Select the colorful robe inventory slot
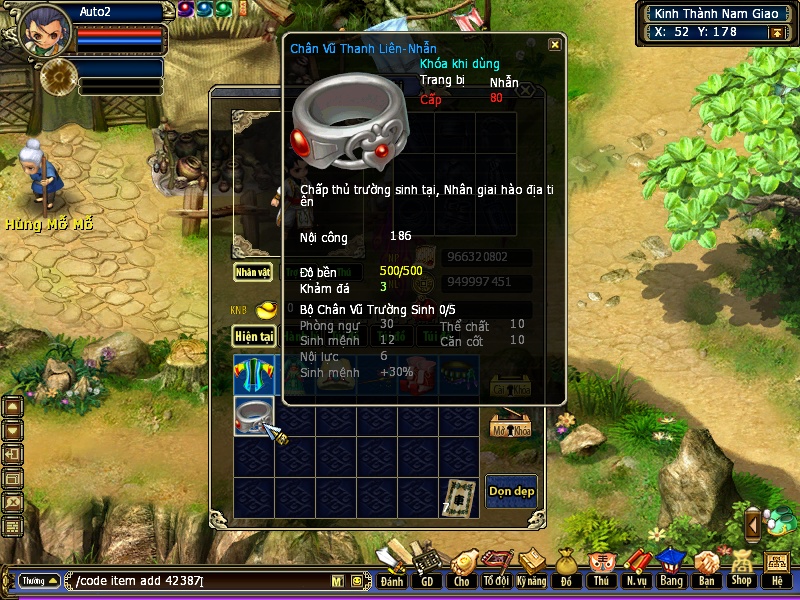 pos(253,374)
